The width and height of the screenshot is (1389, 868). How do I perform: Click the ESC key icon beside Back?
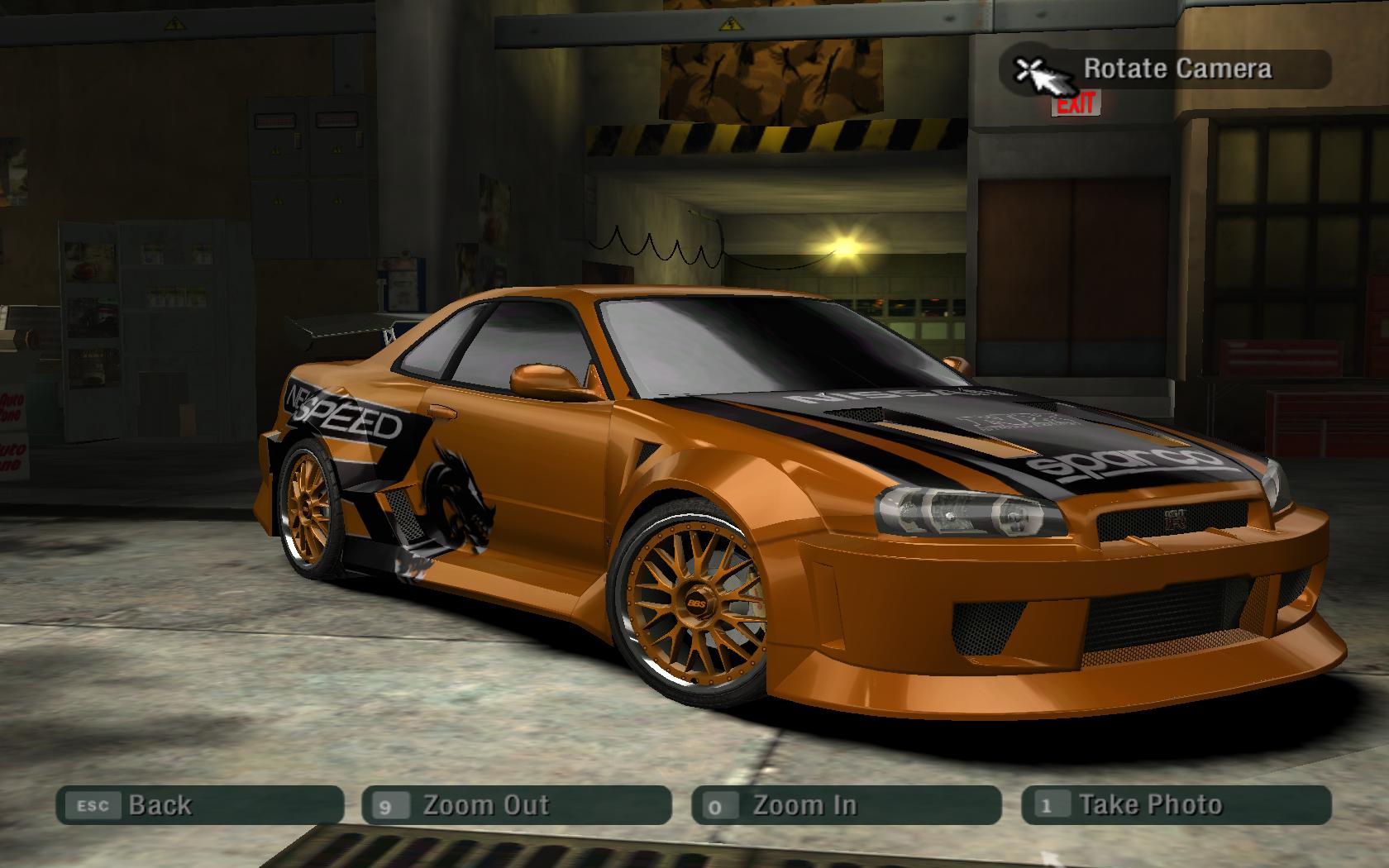pos(93,804)
